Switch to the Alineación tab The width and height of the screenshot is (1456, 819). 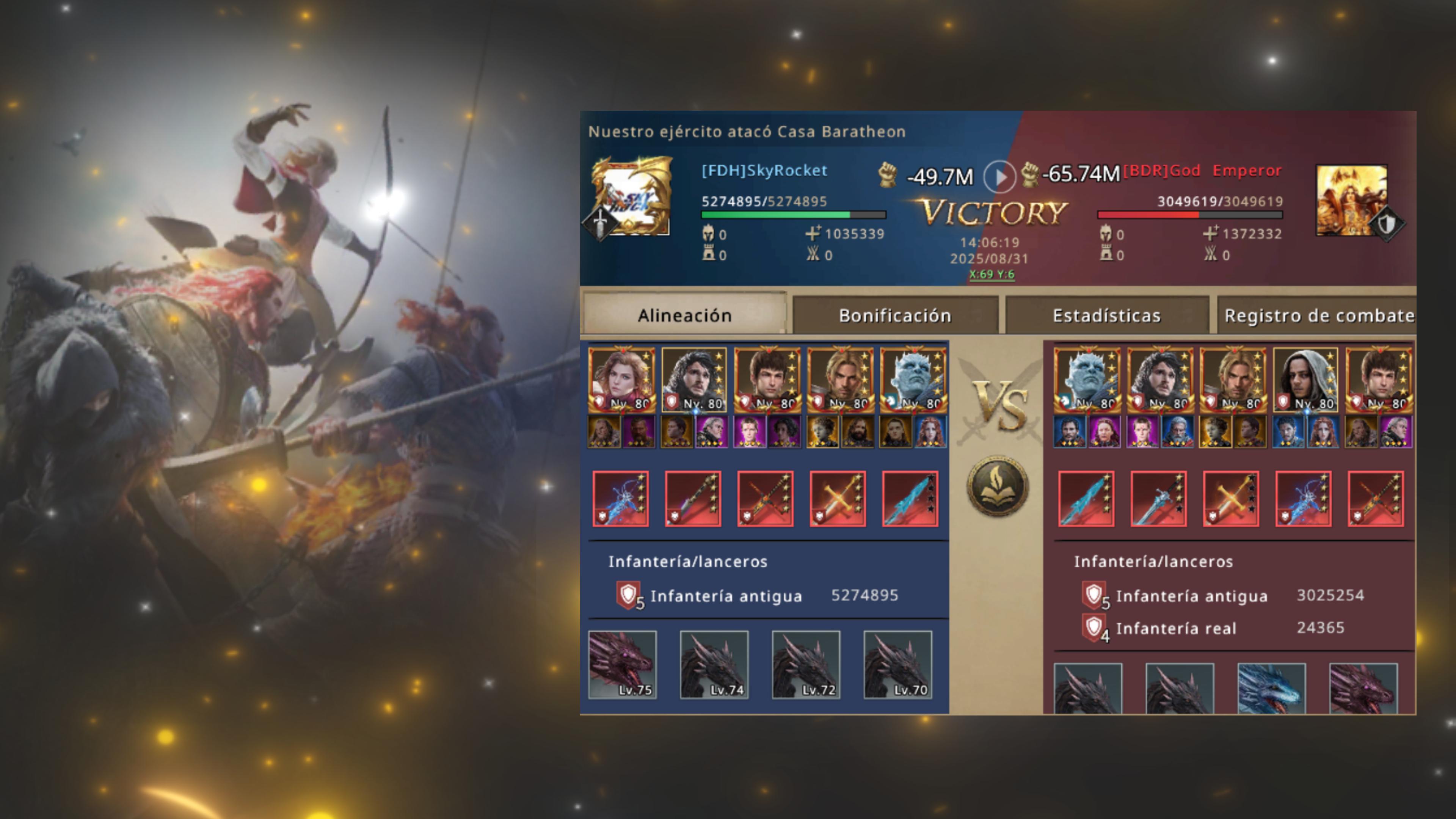click(x=684, y=315)
